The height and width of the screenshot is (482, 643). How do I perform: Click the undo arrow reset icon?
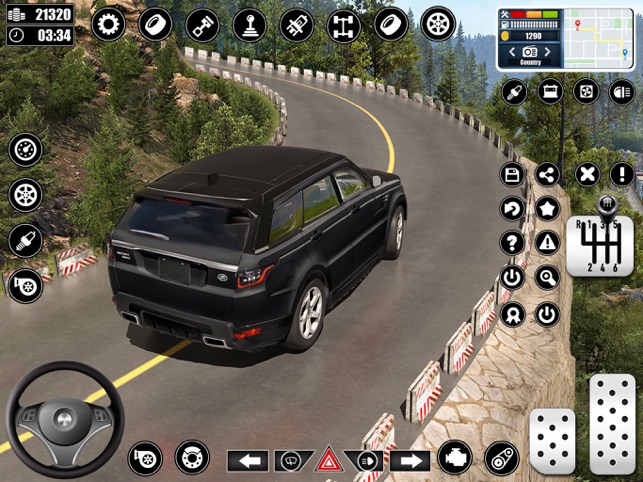tap(512, 209)
